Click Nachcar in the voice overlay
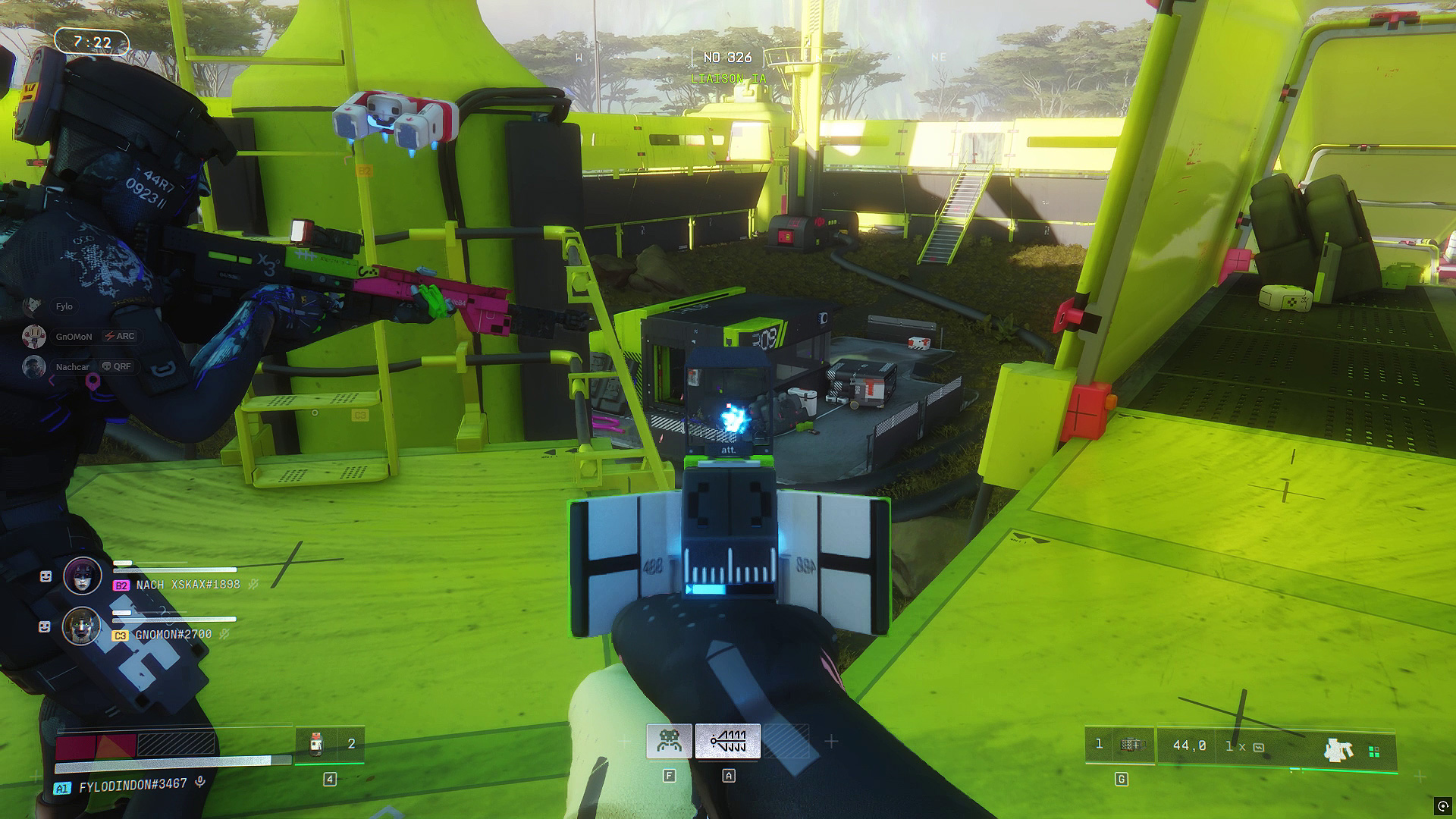Image resolution: width=1456 pixels, height=819 pixels. point(72,367)
